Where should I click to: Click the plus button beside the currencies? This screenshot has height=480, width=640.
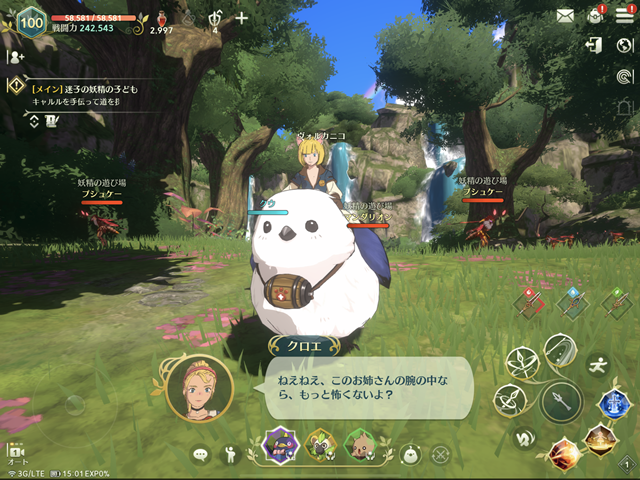[241, 18]
